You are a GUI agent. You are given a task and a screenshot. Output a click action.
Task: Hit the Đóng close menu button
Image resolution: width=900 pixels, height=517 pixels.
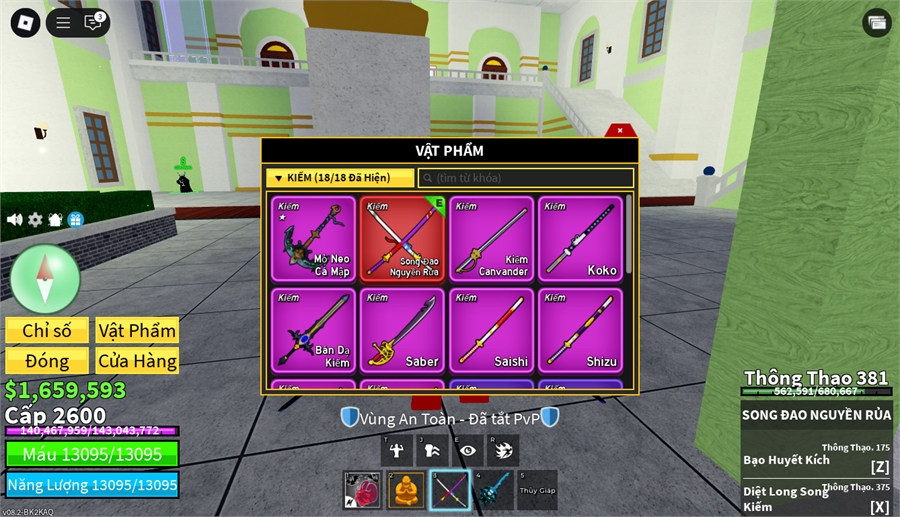(47, 361)
